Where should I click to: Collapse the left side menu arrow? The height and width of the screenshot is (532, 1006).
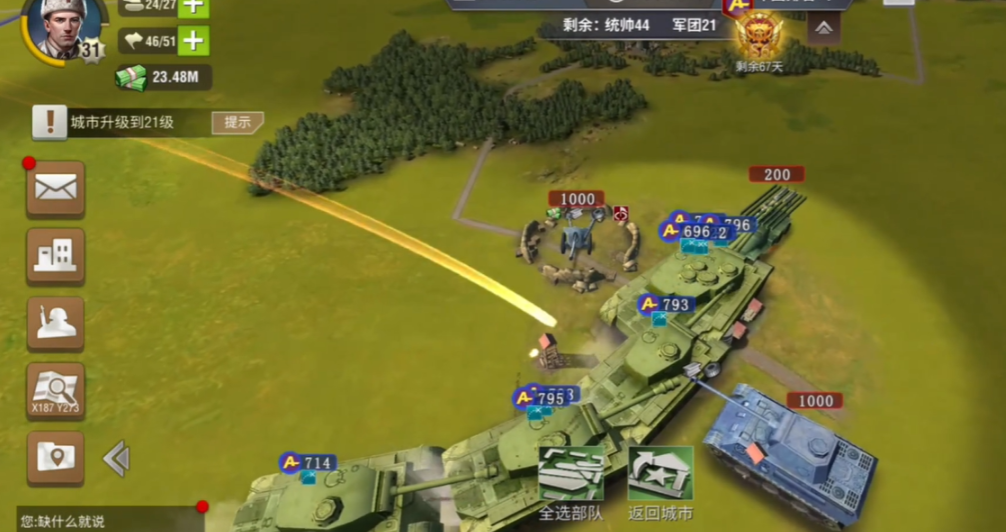pos(116,459)
